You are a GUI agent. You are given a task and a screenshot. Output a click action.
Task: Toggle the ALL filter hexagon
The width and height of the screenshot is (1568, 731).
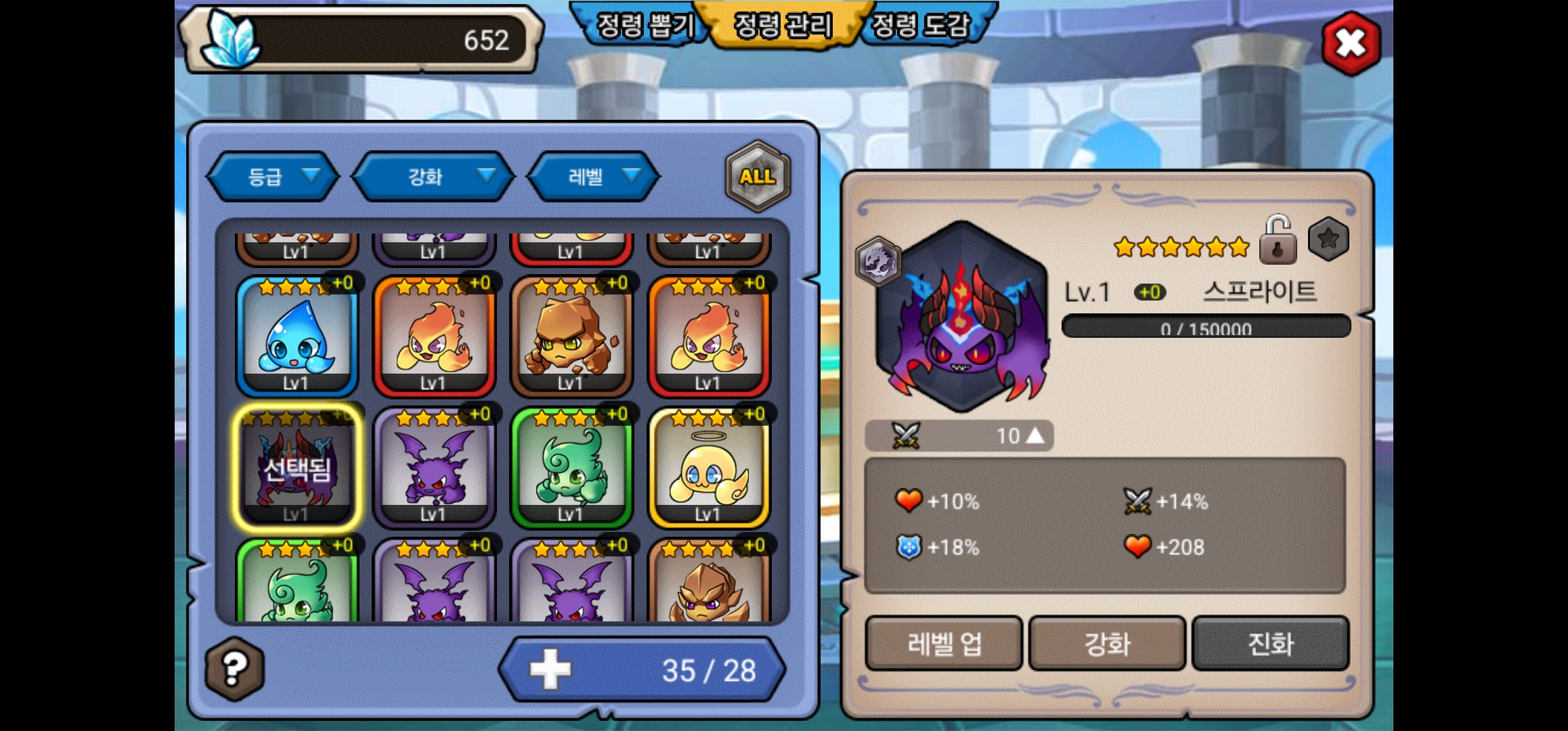[757, 176]
